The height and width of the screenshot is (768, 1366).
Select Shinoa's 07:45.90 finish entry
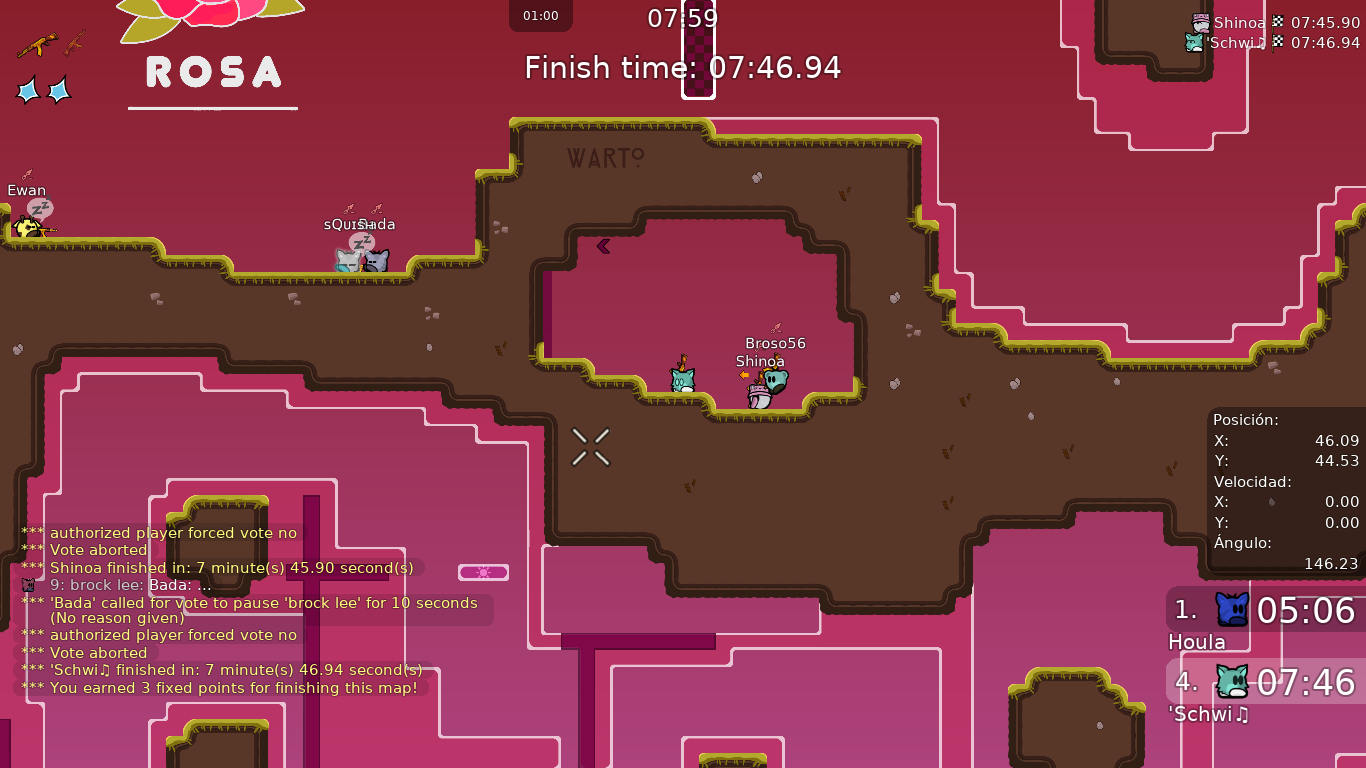[1276, 22]
